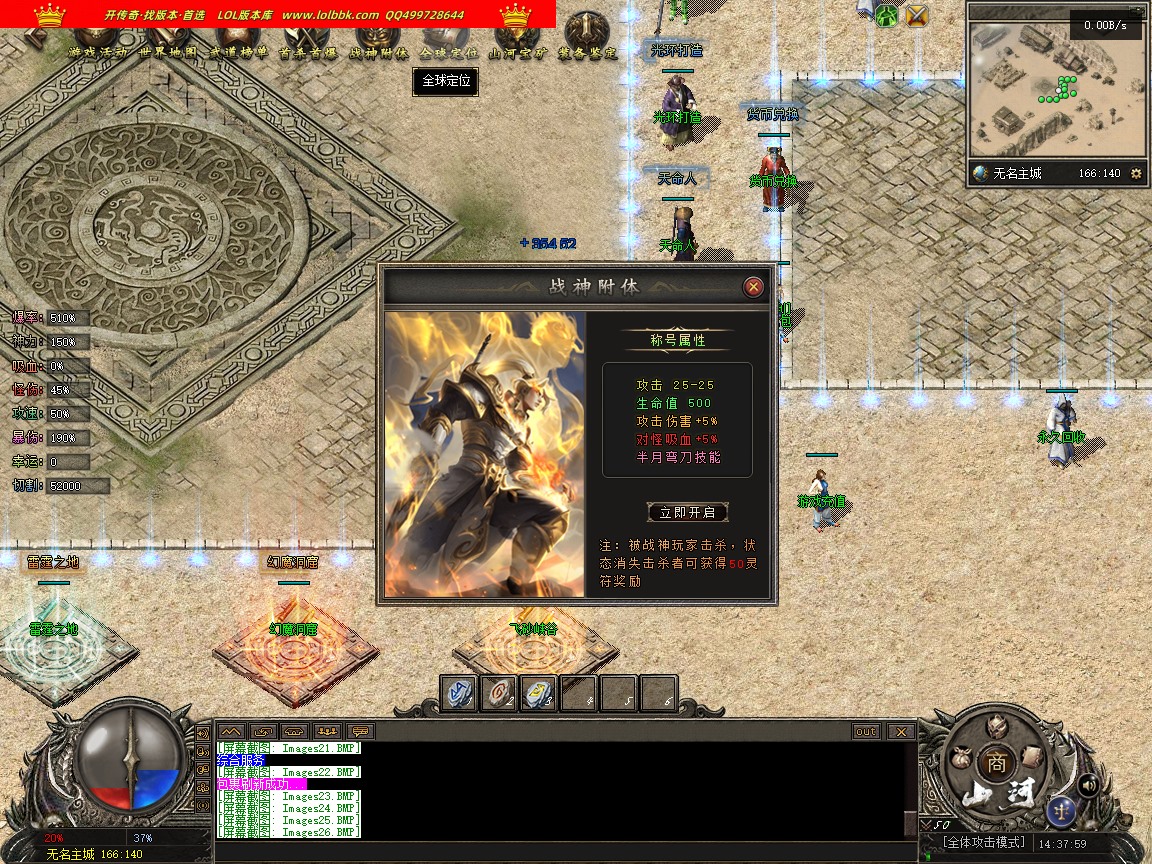This screenshot has height=864, width=1152.
Task: Close the 战神附体 dialog
Action: [x=753, y=288]
